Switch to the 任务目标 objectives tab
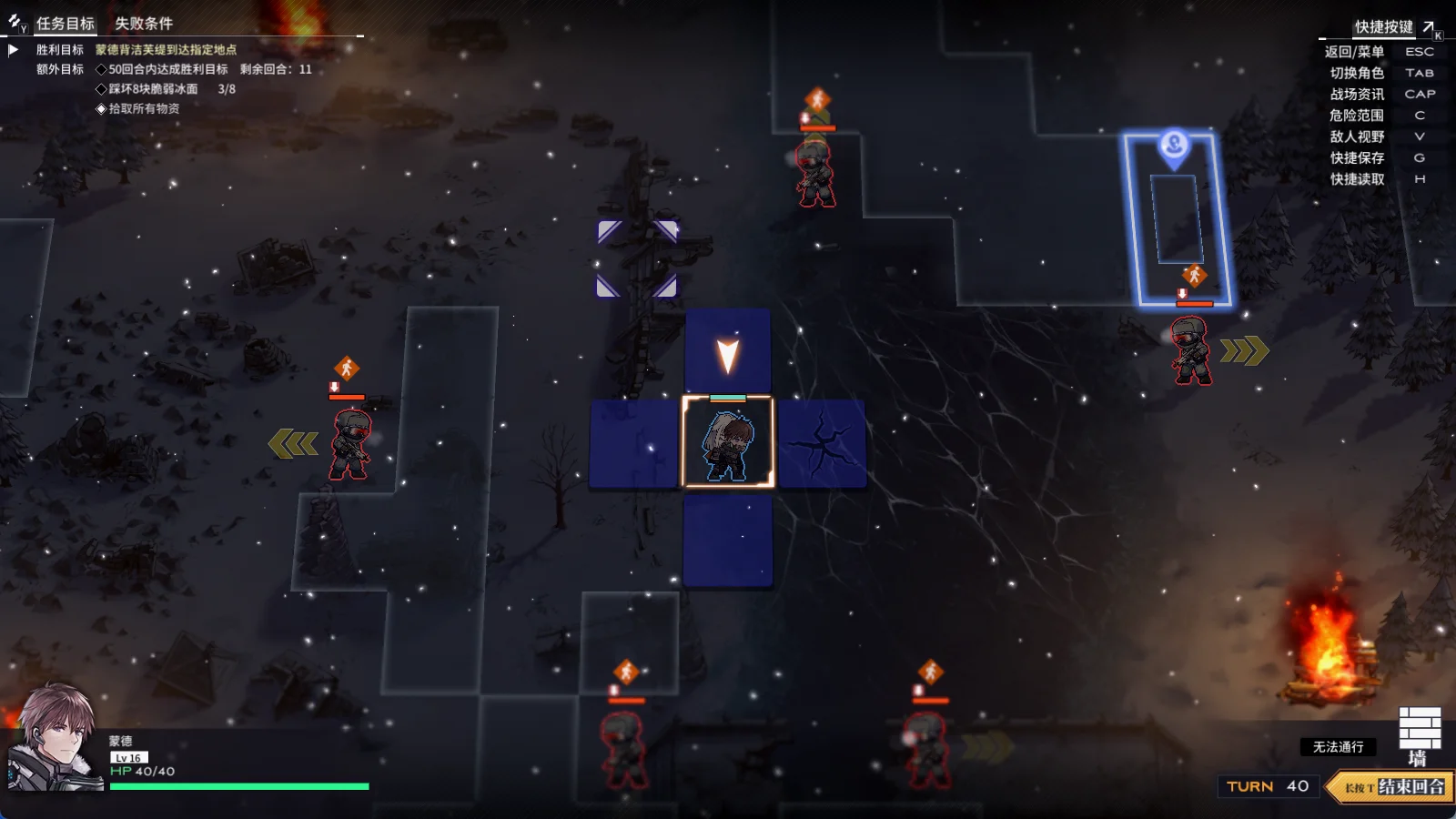 click(x=65, y=24)
